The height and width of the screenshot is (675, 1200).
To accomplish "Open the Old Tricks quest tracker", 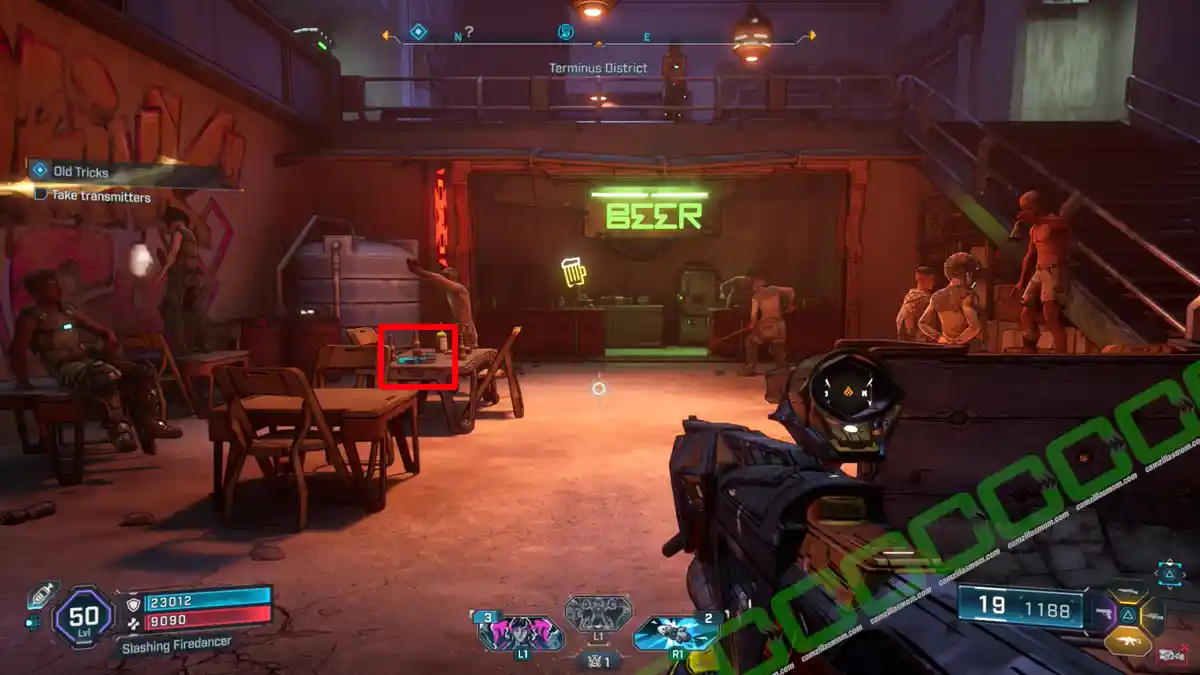I will (80, 172).
